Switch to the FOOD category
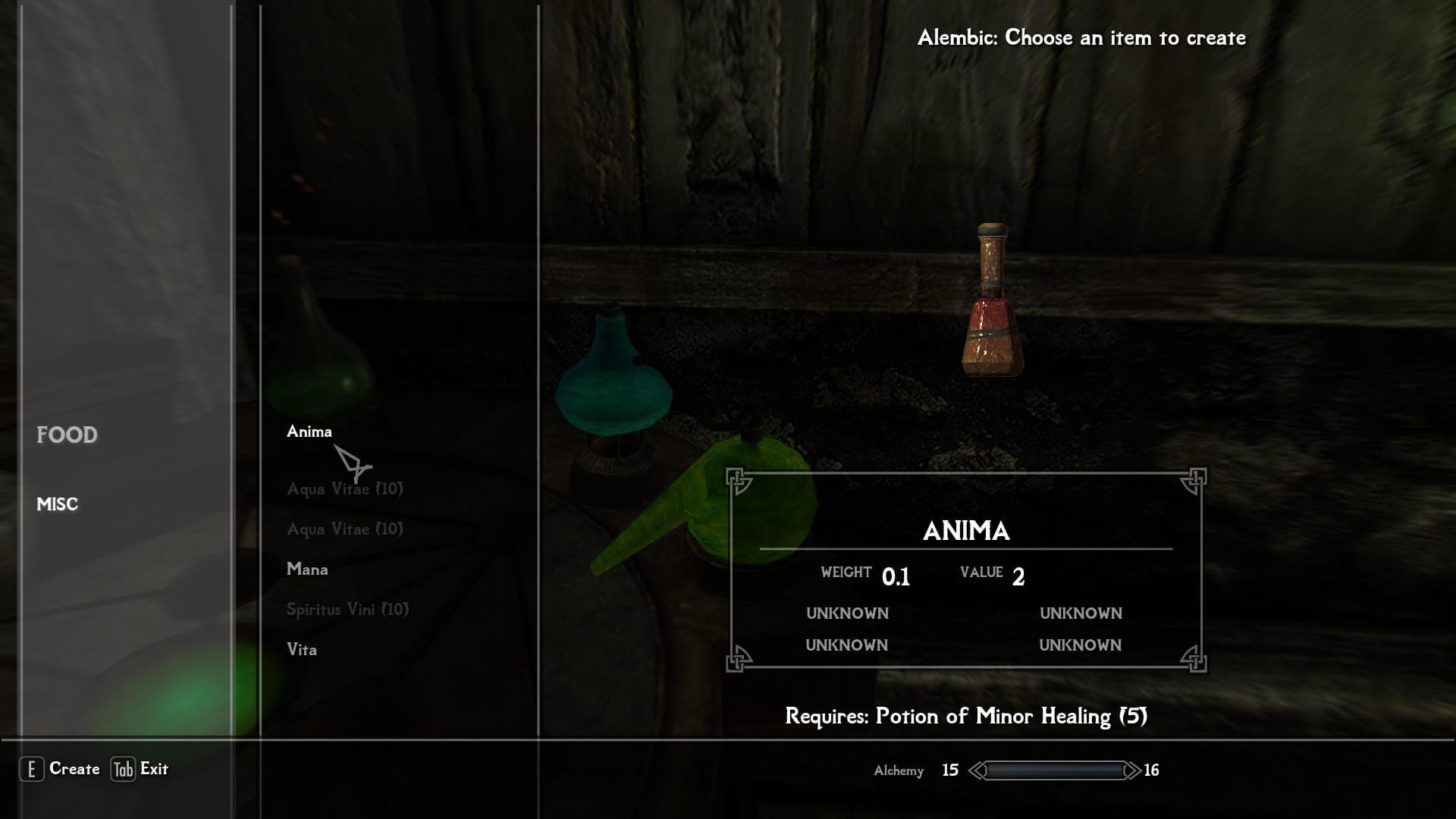1456x819 pixels. [67, 435]
